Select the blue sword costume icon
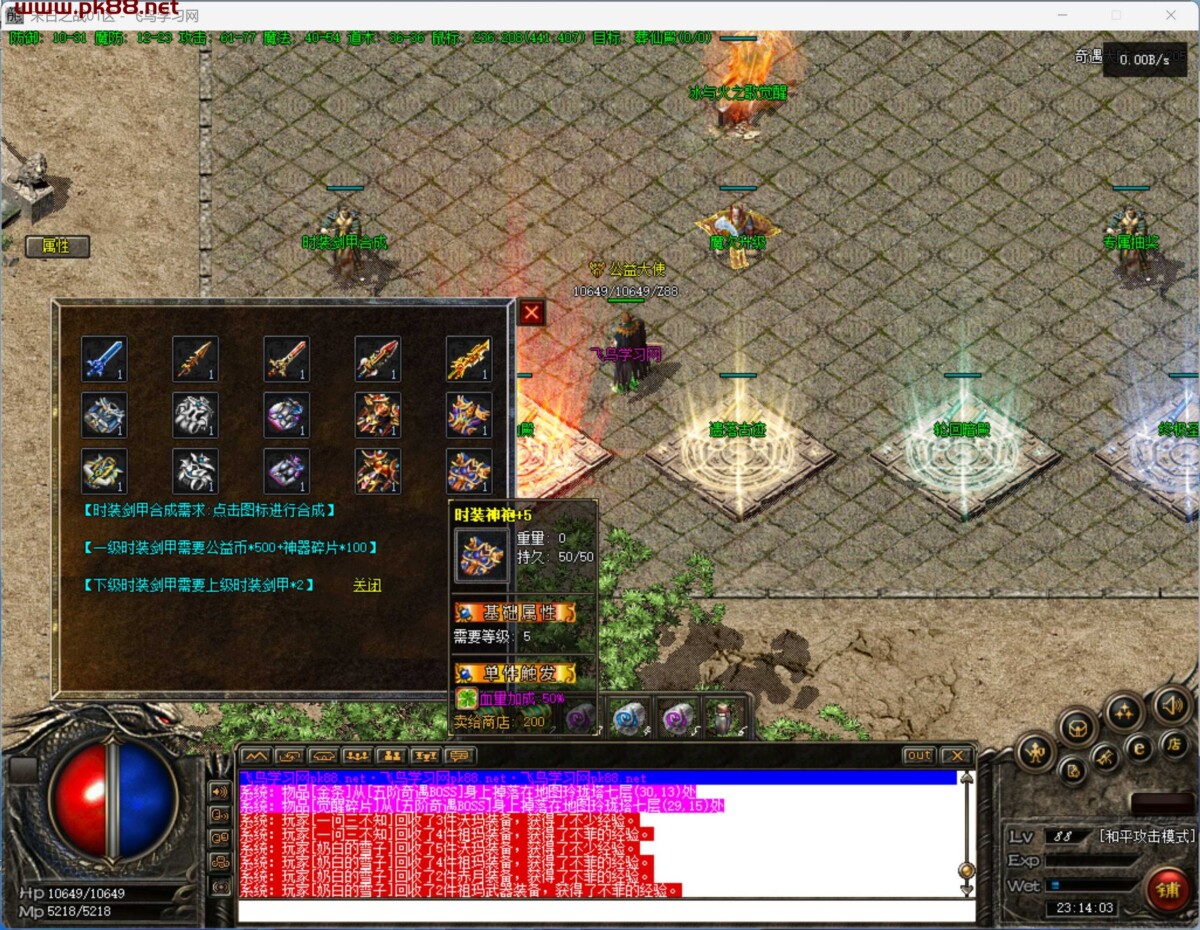Viewport: 1200px width, 930px height. click(x=104, y=359)
